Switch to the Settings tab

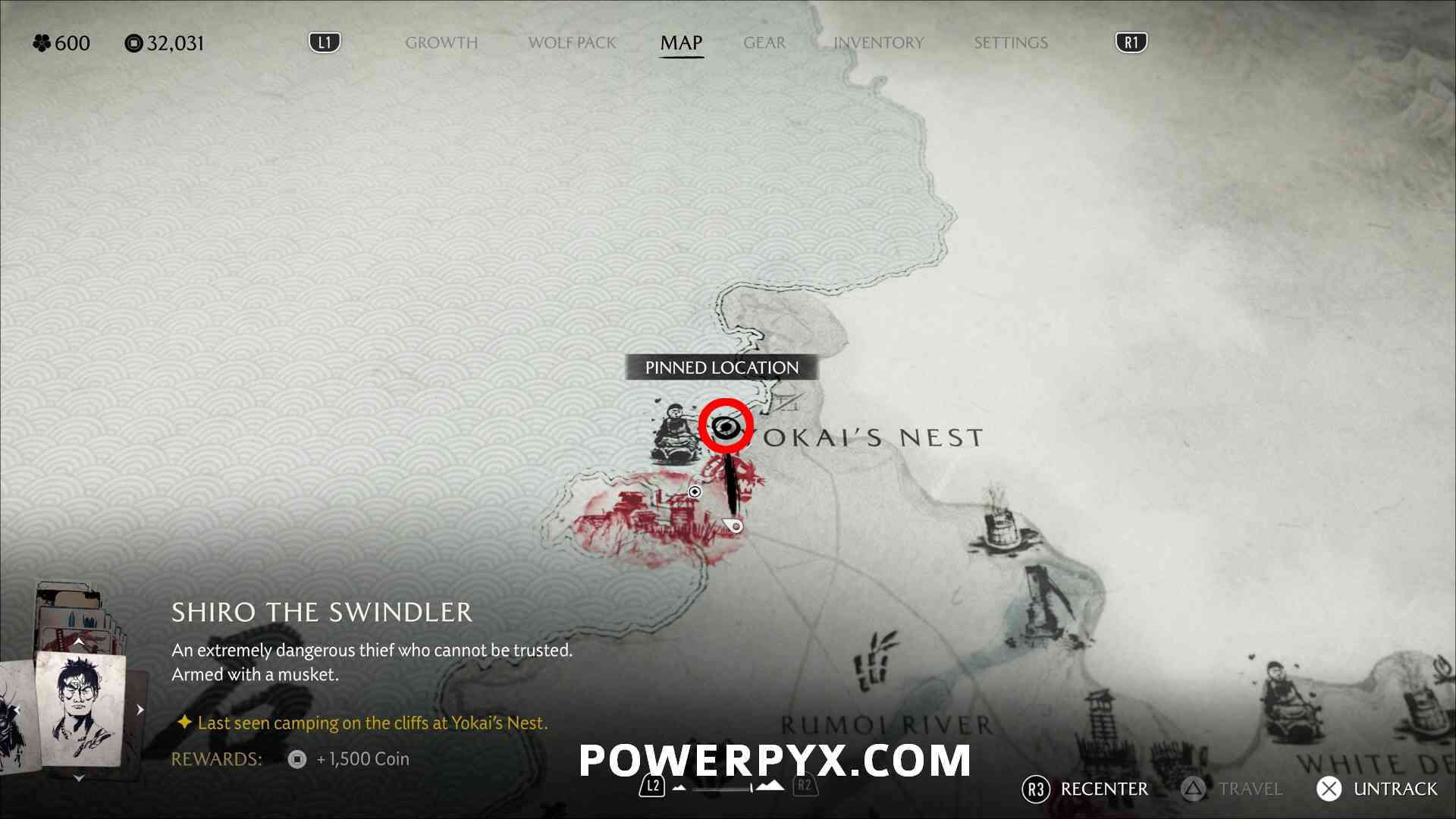click(1010, 43)
